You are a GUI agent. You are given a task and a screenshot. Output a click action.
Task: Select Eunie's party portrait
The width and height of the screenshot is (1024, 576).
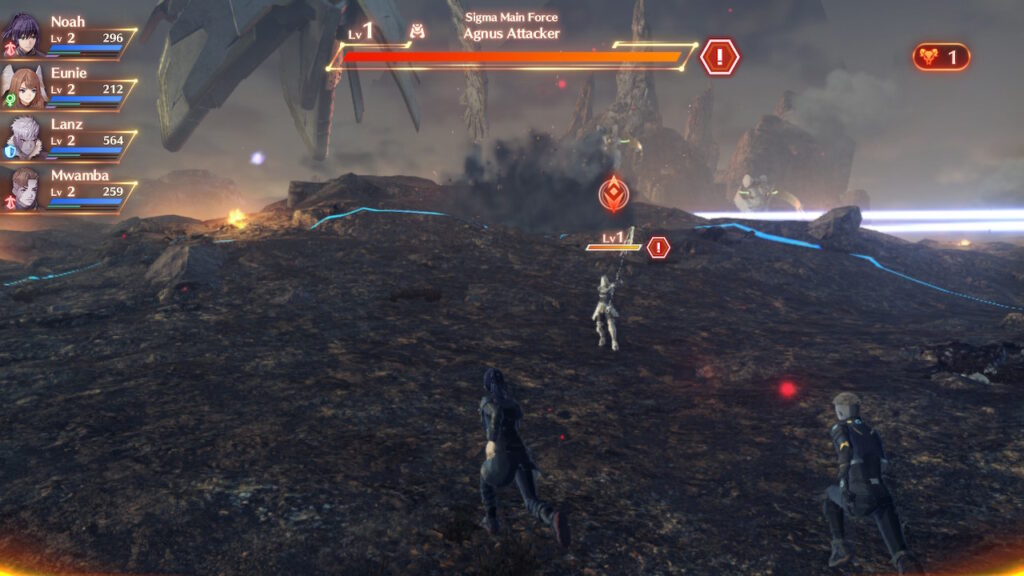click(x=24, y=86)
